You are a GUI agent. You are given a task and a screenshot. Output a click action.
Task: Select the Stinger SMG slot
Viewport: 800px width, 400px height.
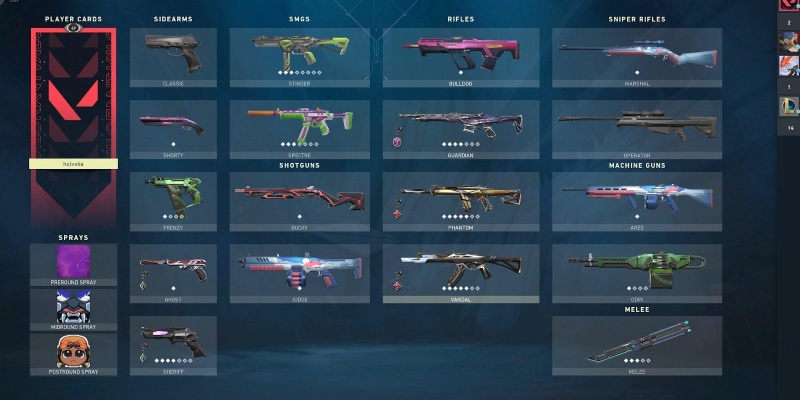click(x=300, y=57)
